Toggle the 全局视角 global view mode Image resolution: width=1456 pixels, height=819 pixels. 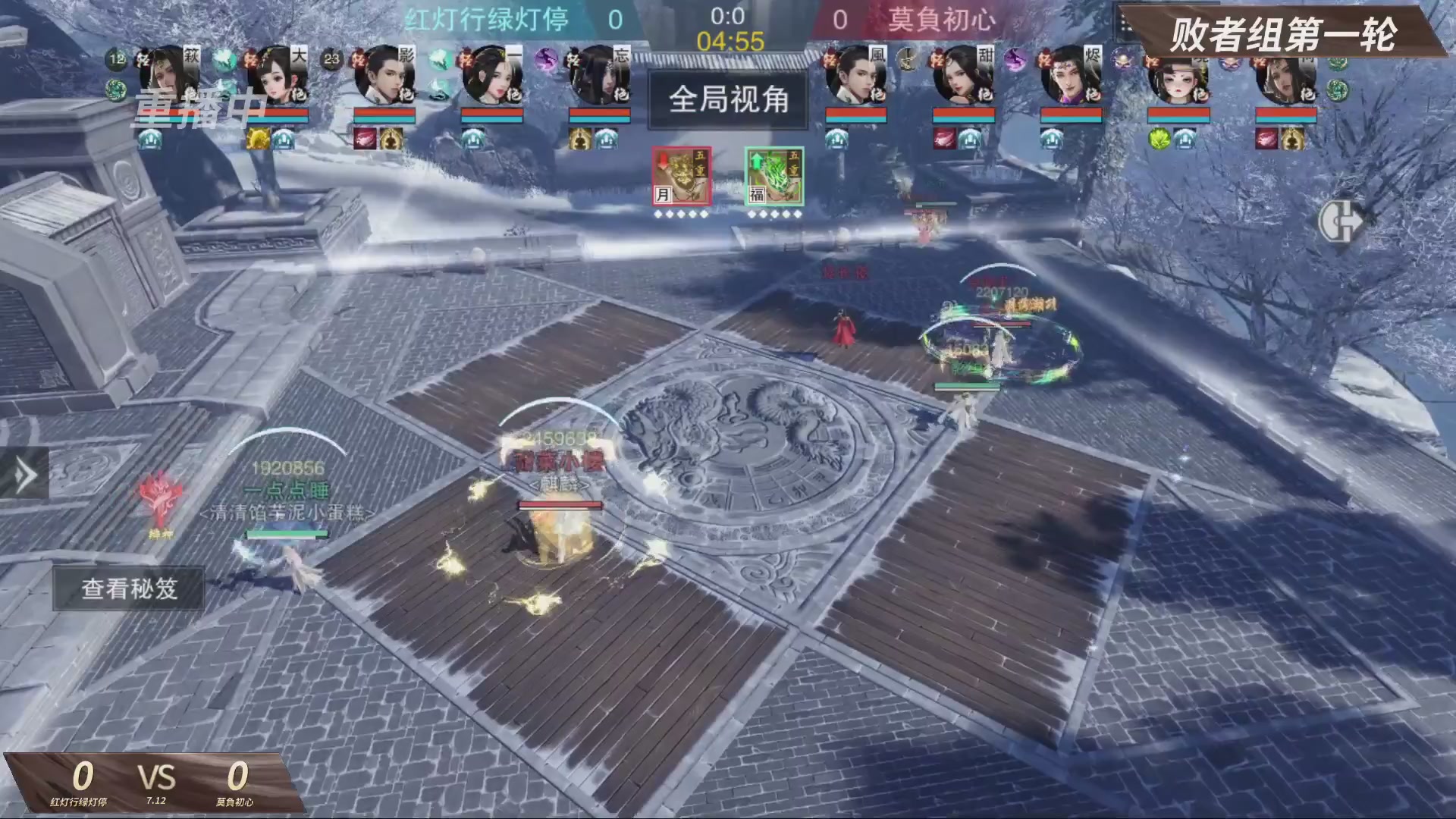click(x=726, y=100)
